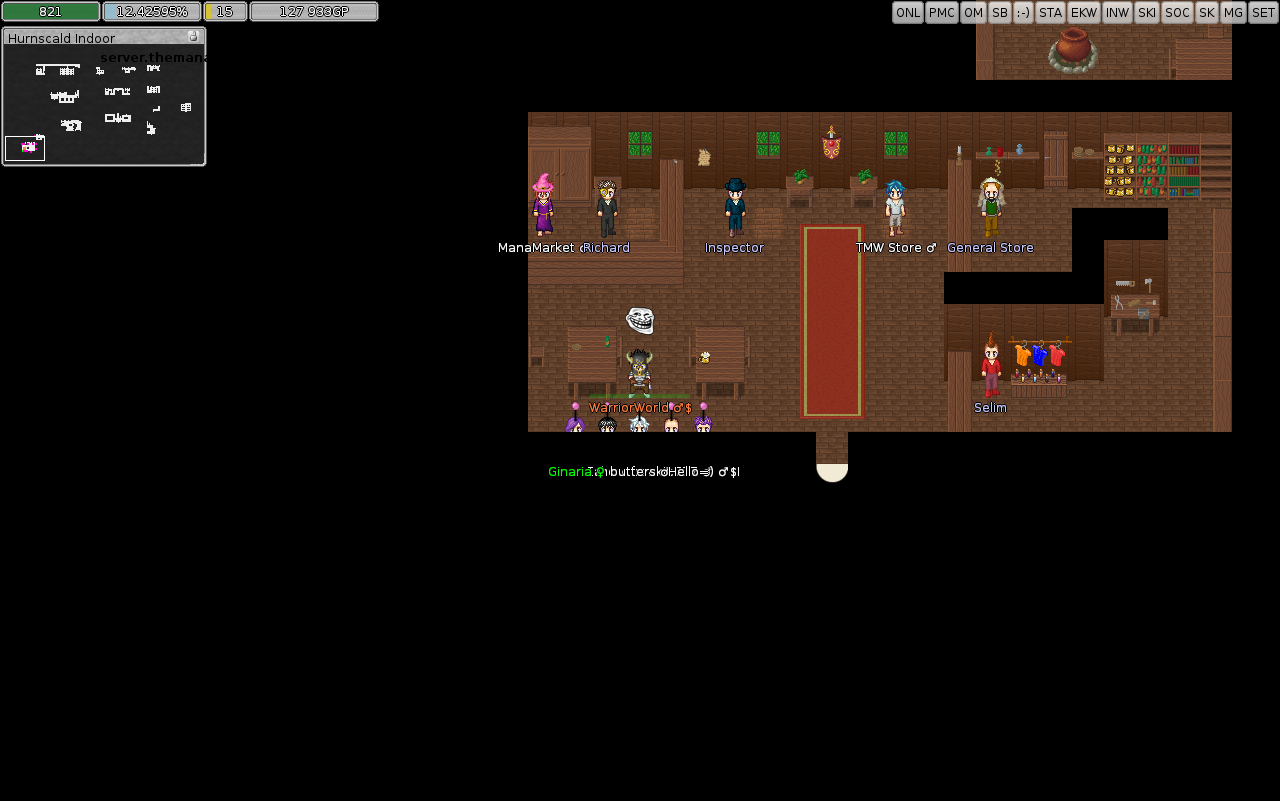Screen dimensions: 1280x801
Task: Open the outfits window via OM
Action: pos(973,12)
